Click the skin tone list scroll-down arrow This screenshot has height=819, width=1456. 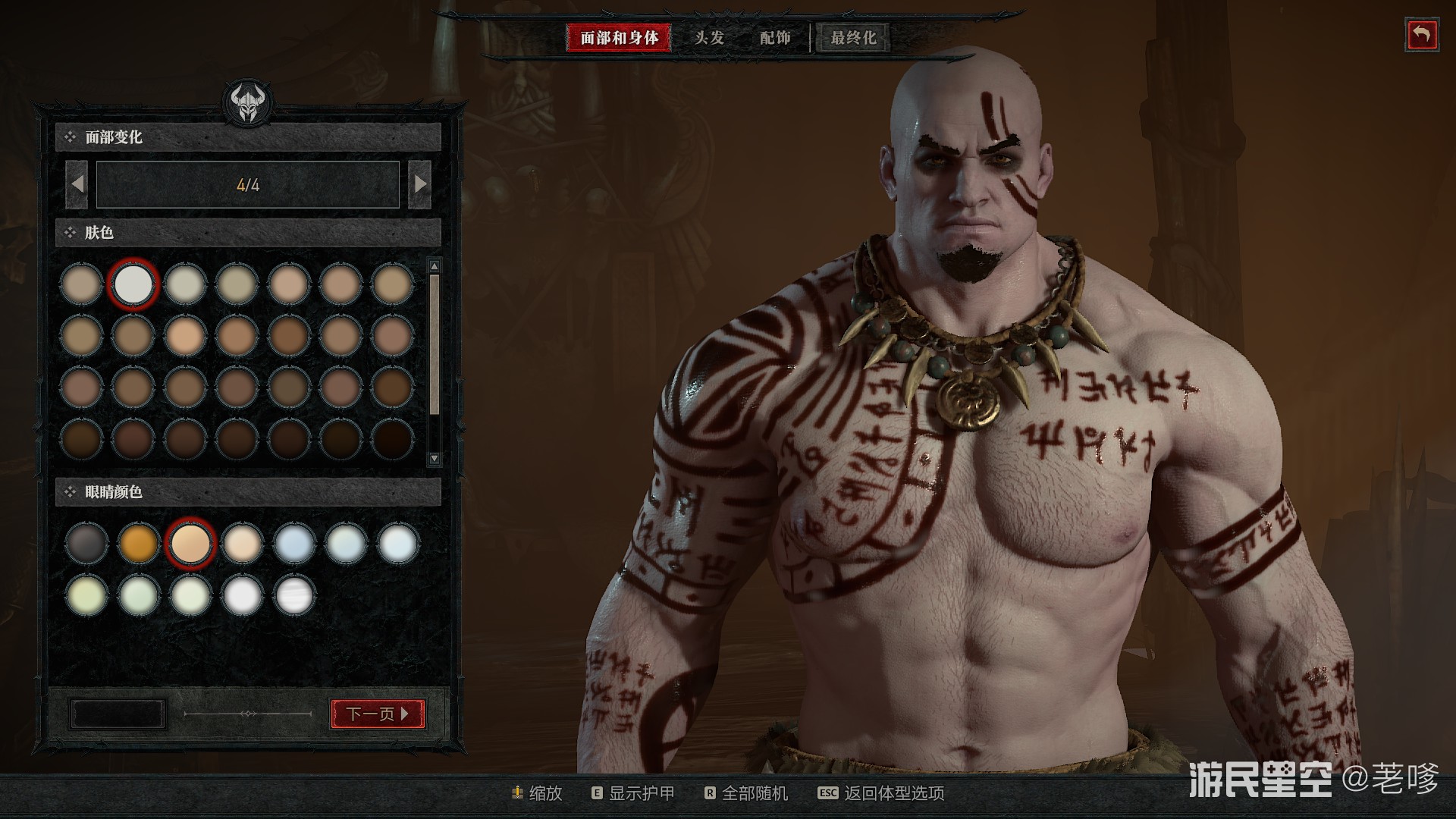pos(435,458)
